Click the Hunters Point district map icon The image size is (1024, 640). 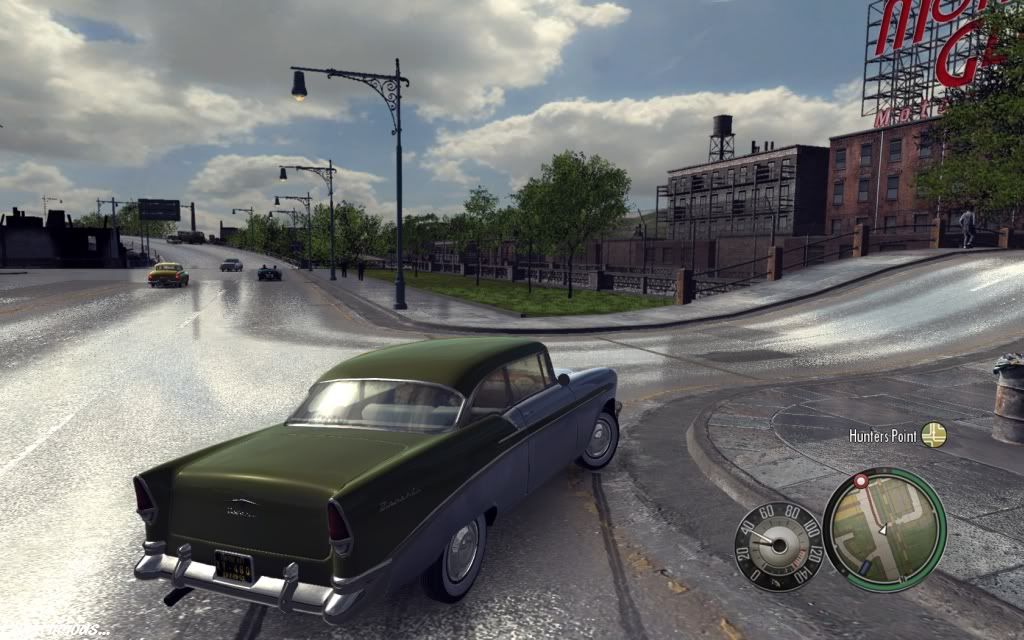point(933,435)
